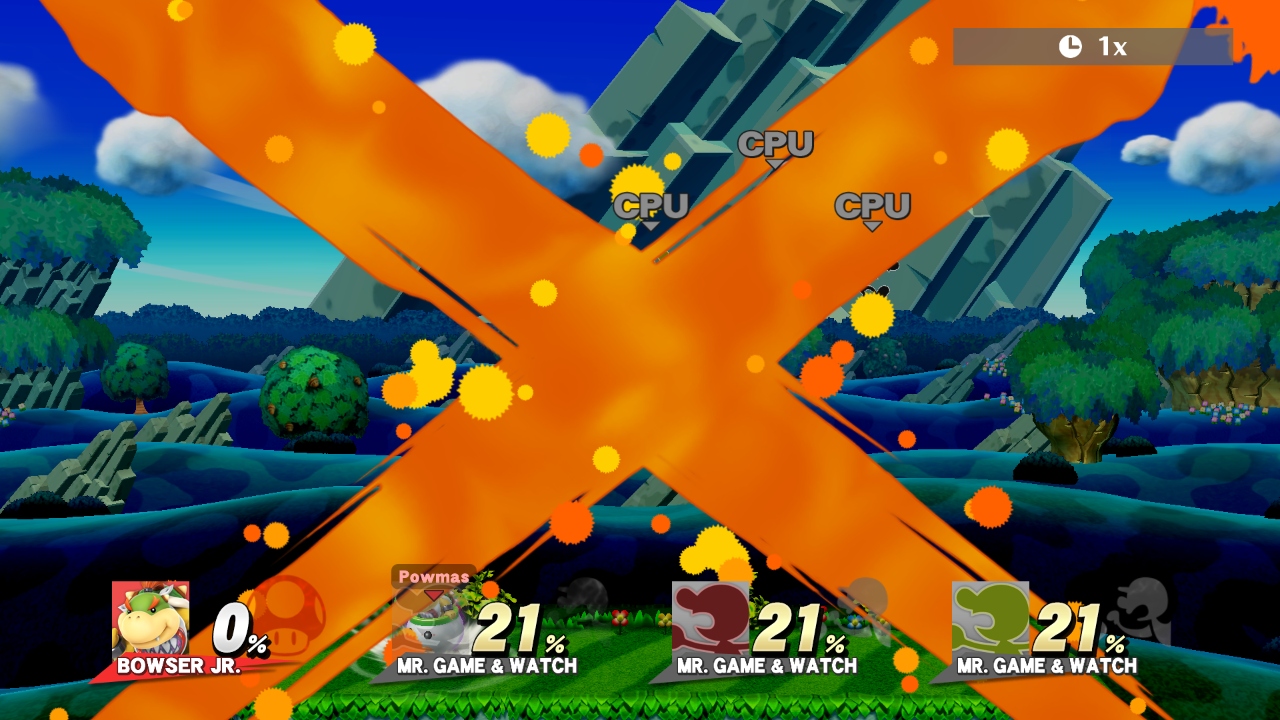Screen dimensions: 1280x720
Task: Open the leftmost CPU player marker
Action: (x=651, y=208)
